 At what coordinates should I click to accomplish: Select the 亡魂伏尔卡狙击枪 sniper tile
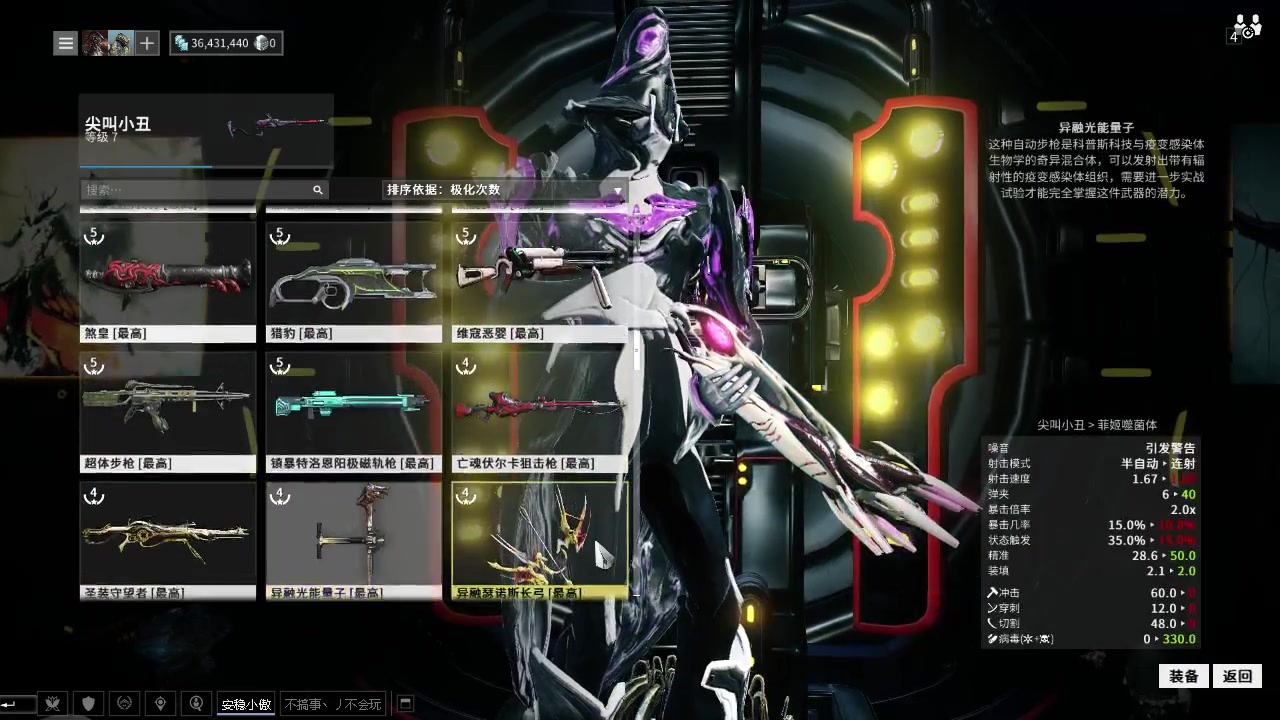click(540, 411)
